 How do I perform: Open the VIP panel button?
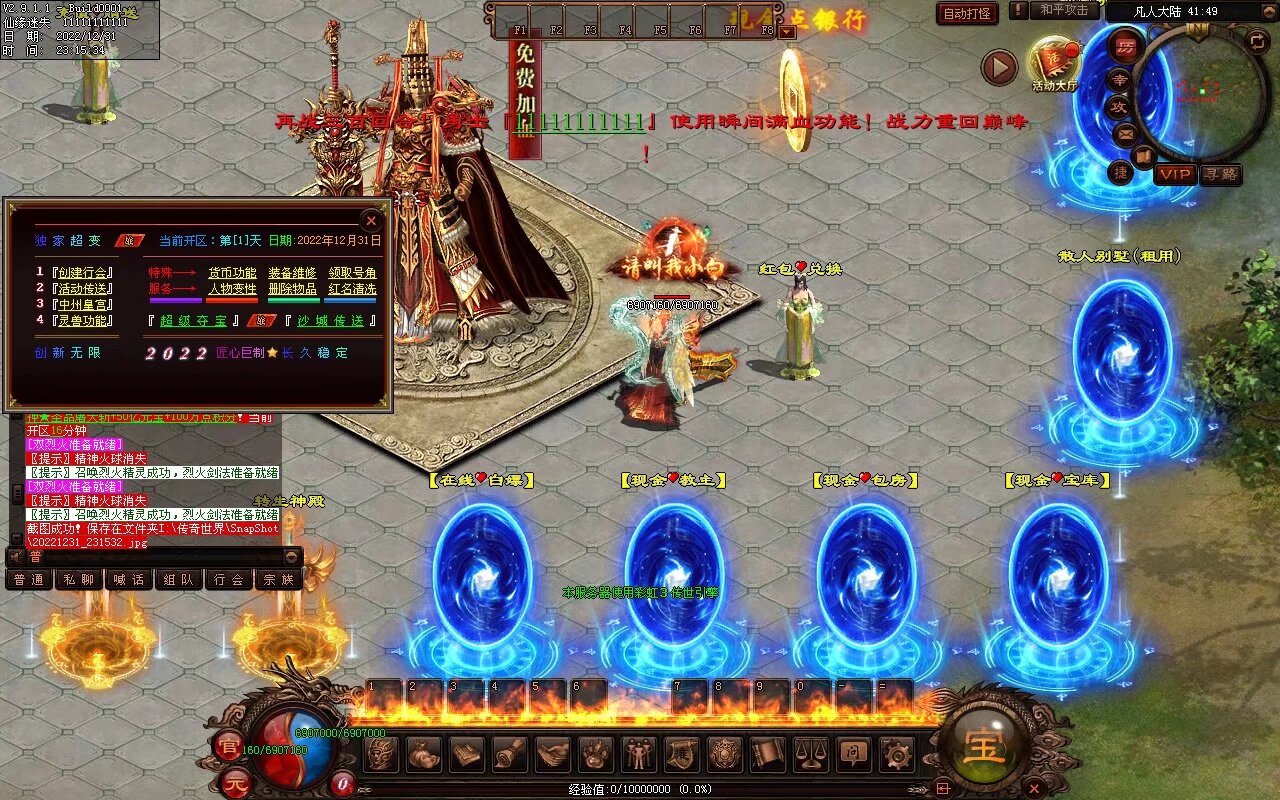(x=1175, y=174)
